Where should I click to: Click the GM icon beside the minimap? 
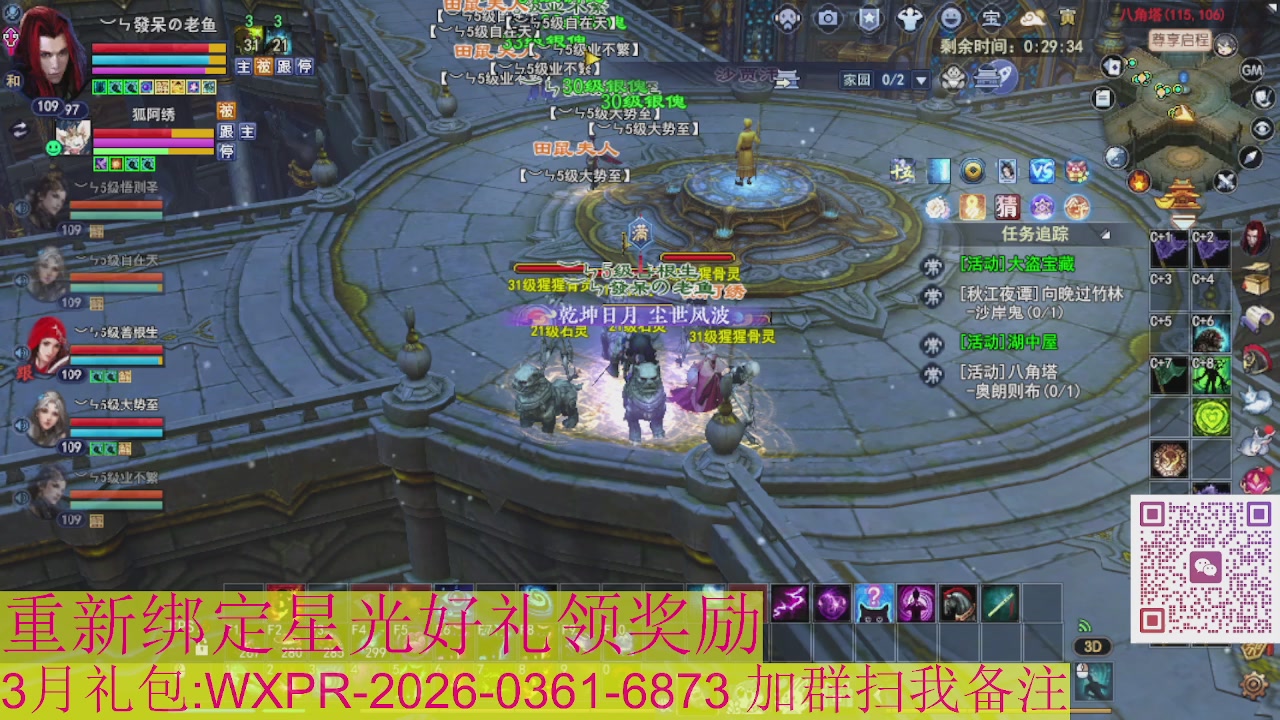pos(1252,69)
